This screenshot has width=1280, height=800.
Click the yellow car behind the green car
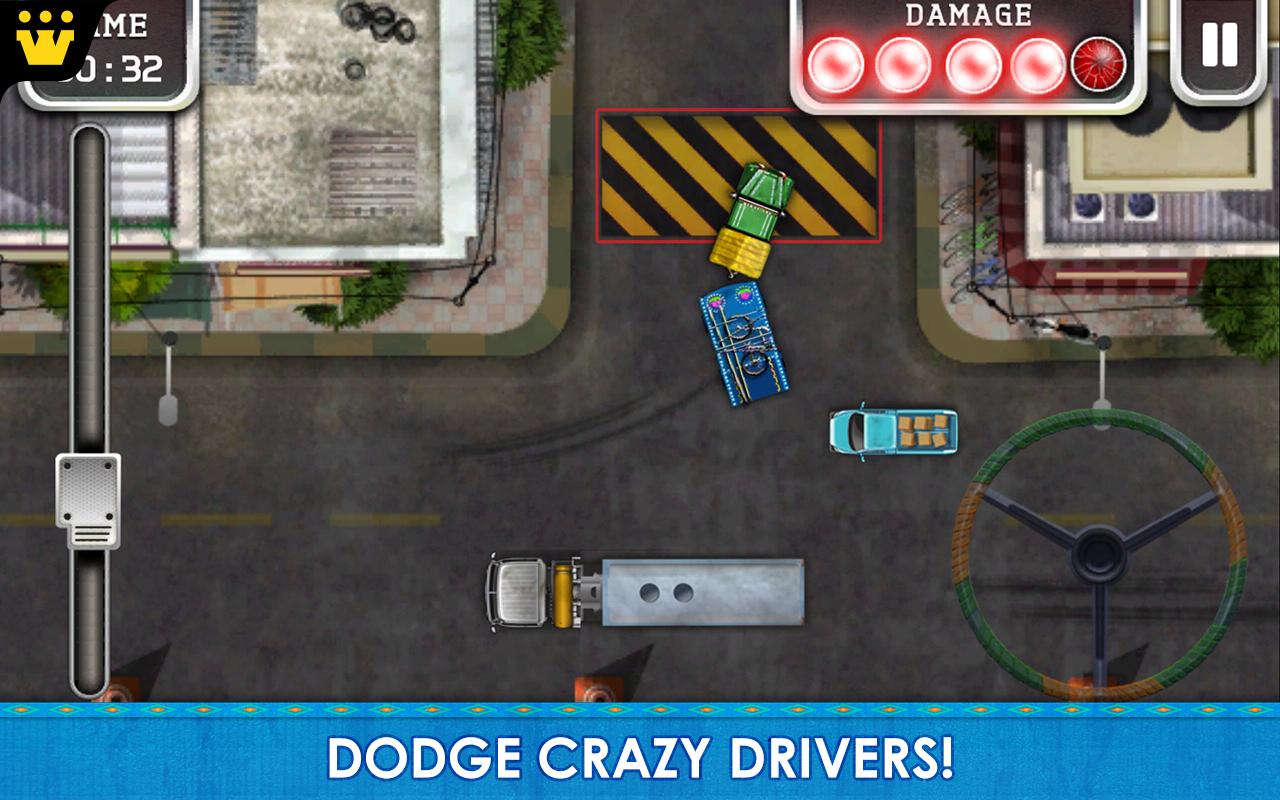click(740, 252)
